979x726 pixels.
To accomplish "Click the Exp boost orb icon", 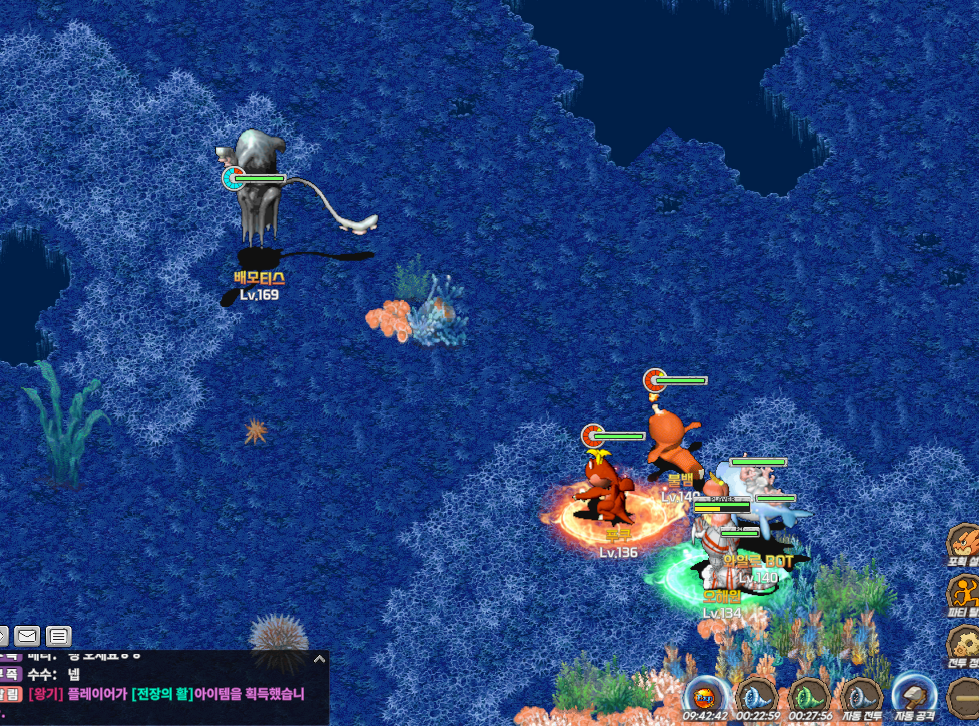I will pyautogui.click(x=705, y=695).
